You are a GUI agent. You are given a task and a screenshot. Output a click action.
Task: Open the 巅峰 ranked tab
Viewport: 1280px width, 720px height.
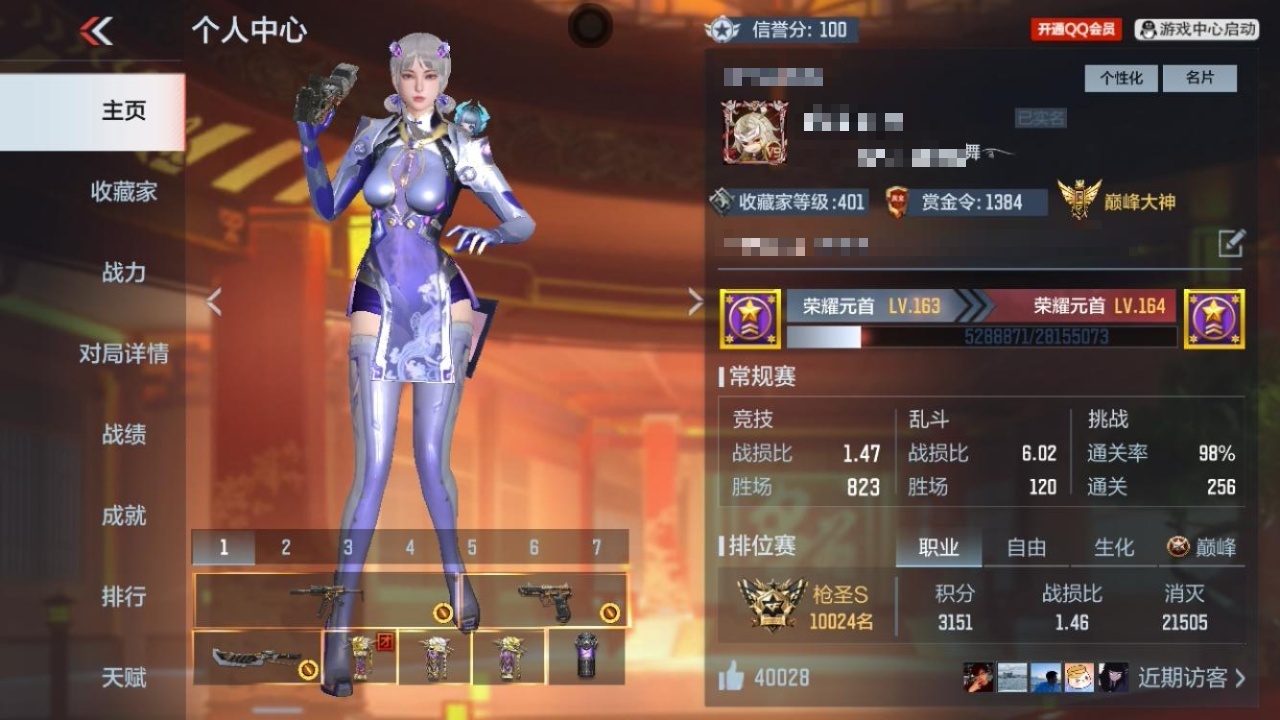point(1202,548)
